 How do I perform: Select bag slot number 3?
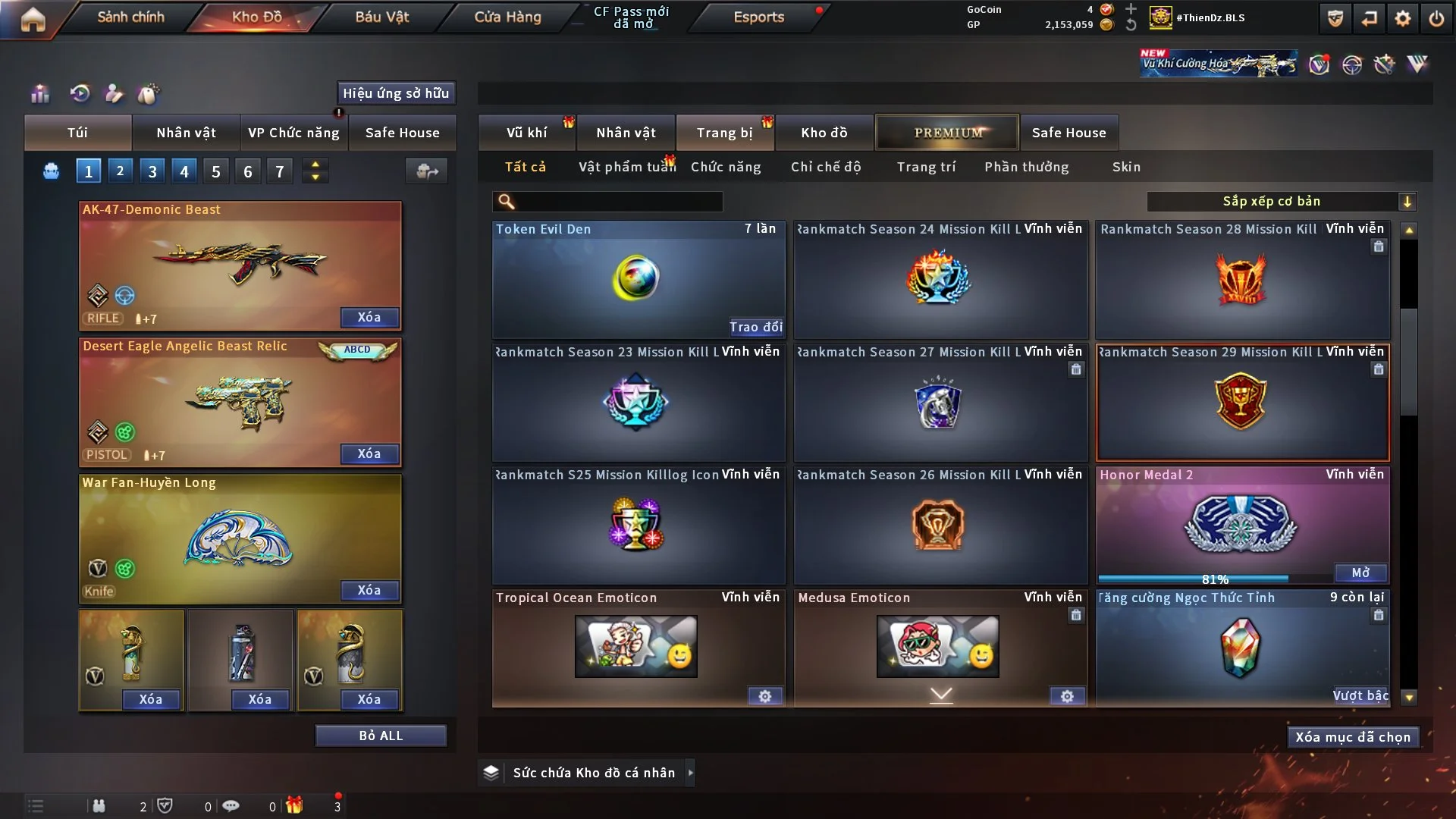point(152,171)
